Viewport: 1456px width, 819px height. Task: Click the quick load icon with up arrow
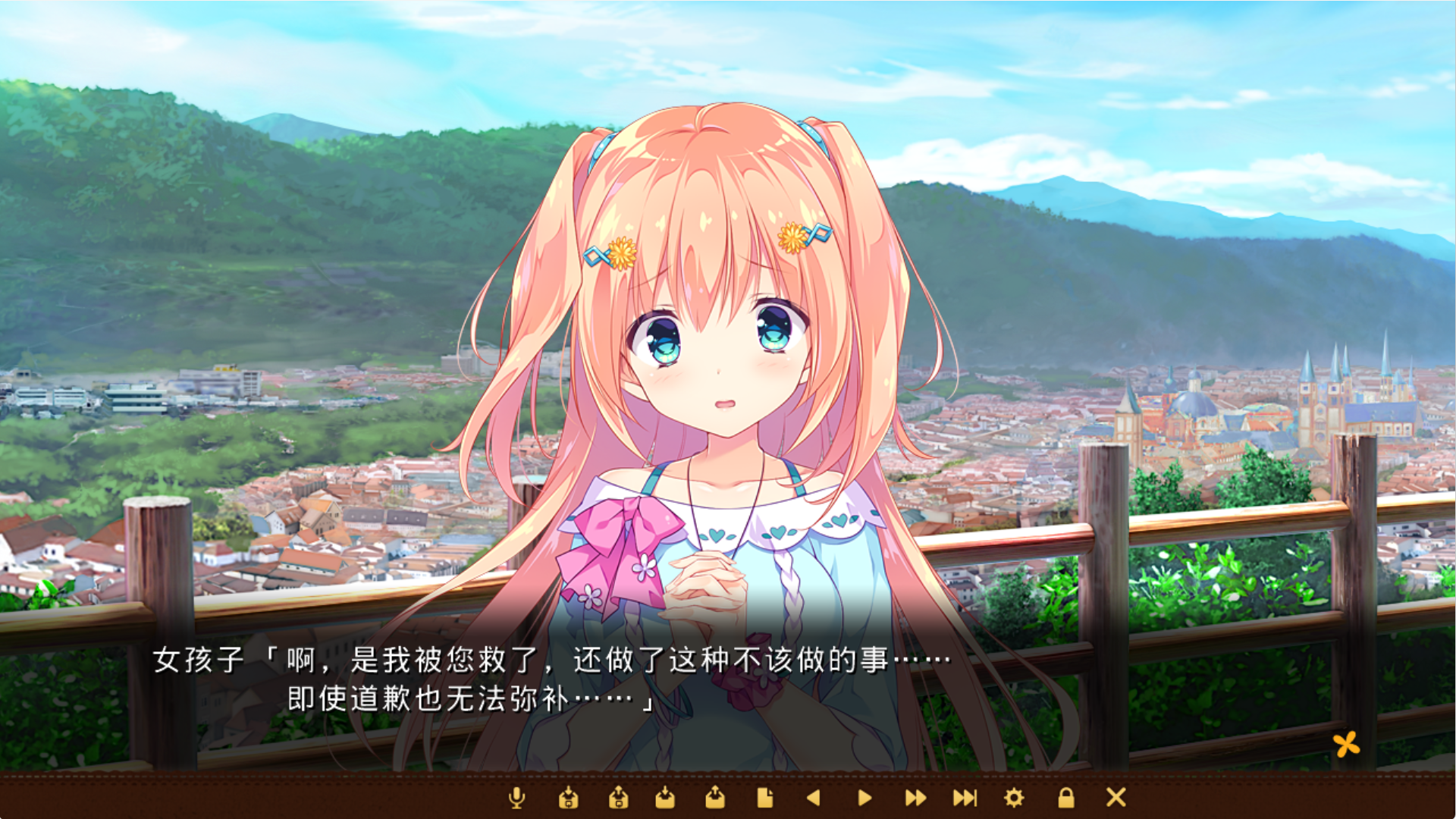[618, 798]
